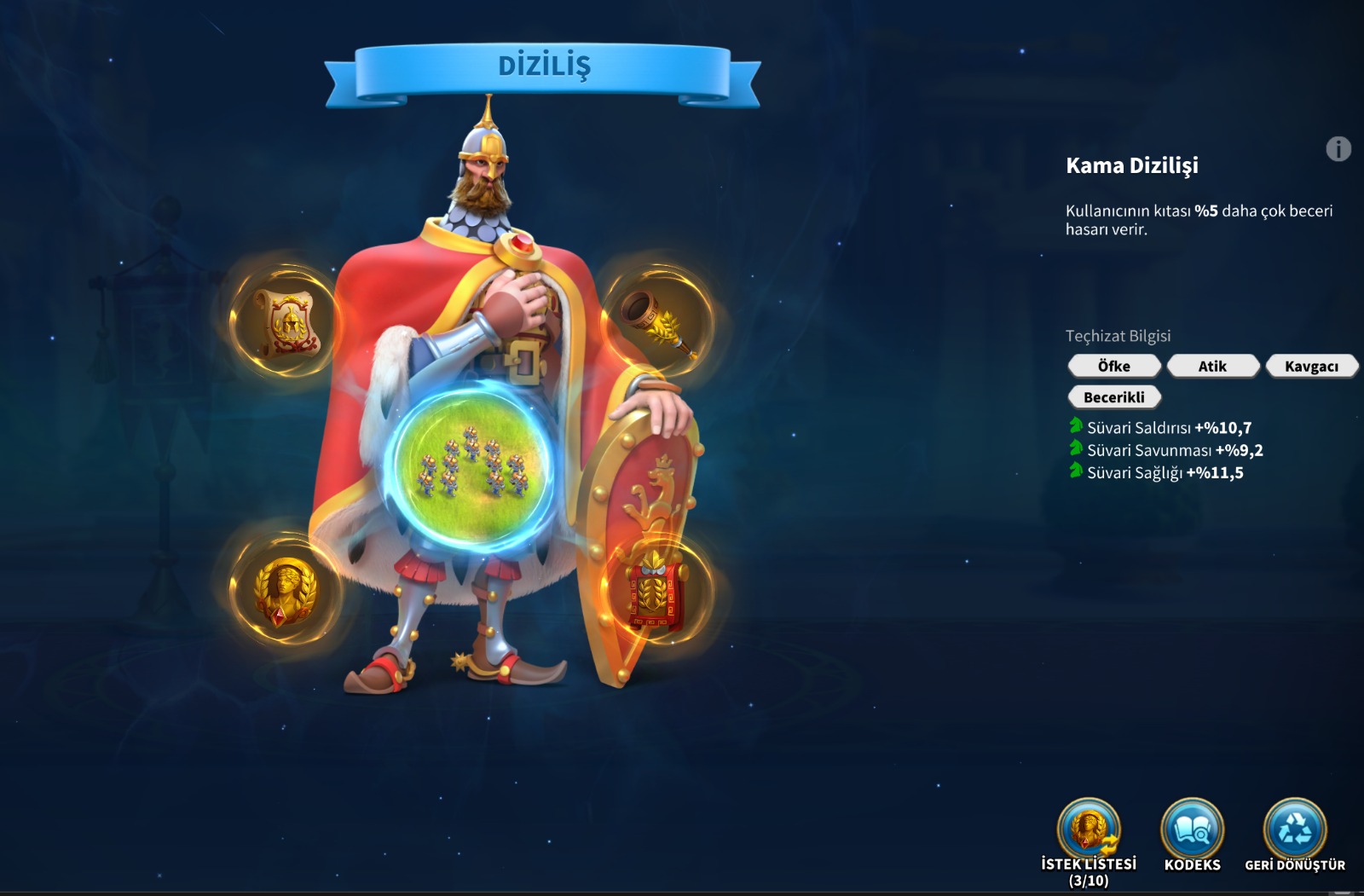
Task: Select the red banner emblem slot
Action: pyautogui.click(x=656, y=589)
